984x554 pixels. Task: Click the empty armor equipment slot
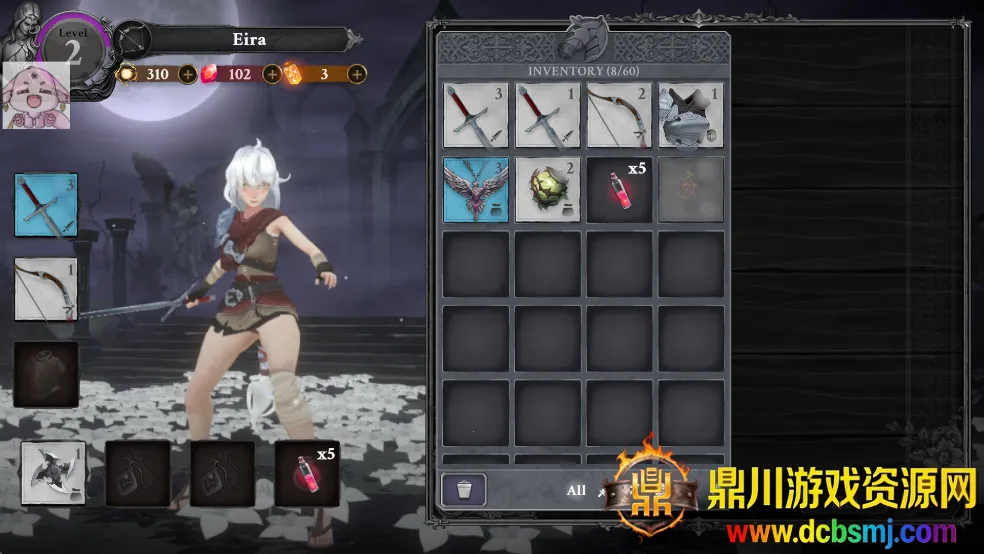pos(46,374)
